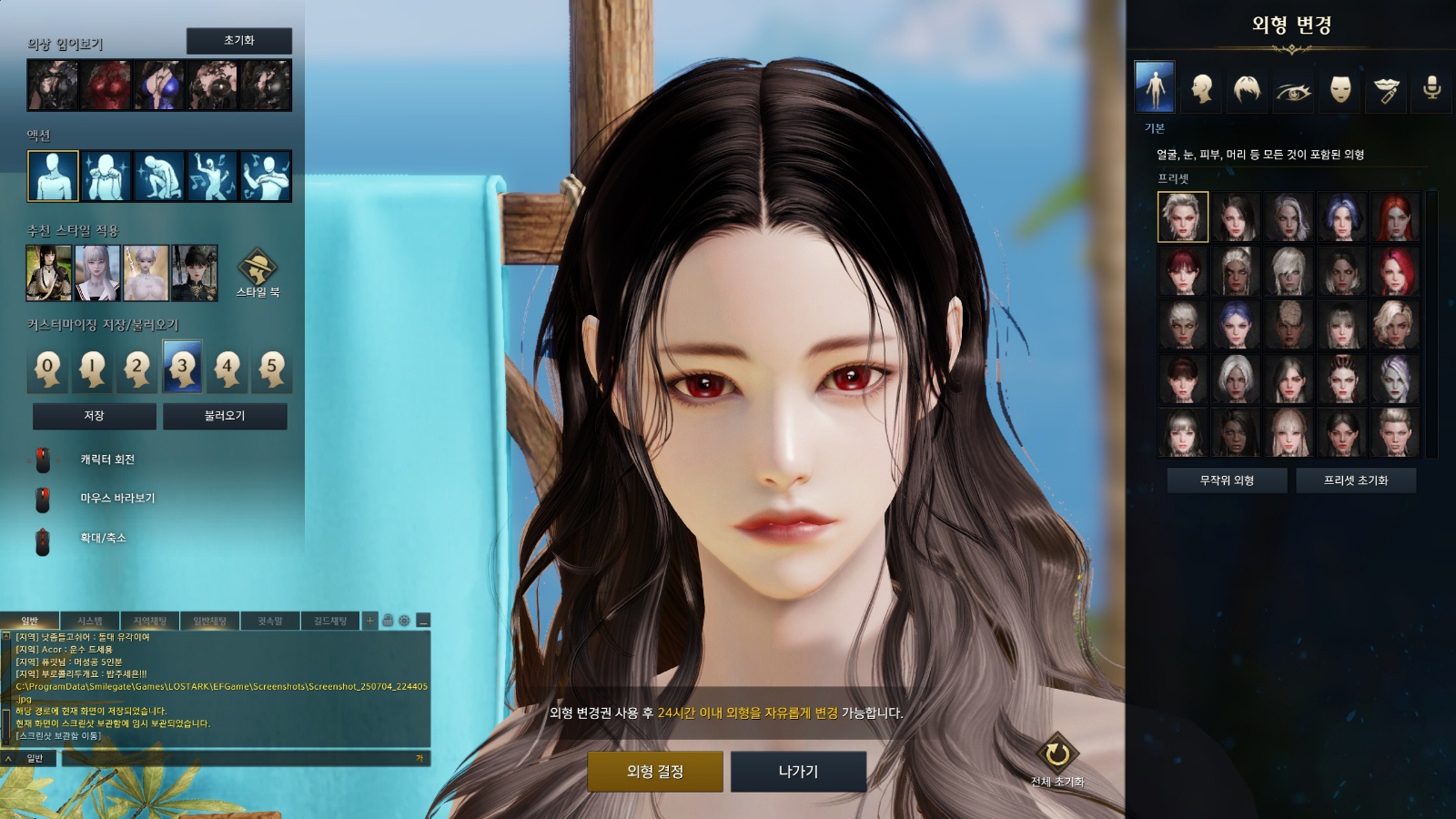Load saved customization with 불러오기
The image size is (1456, 819).
tap(225, 416)
